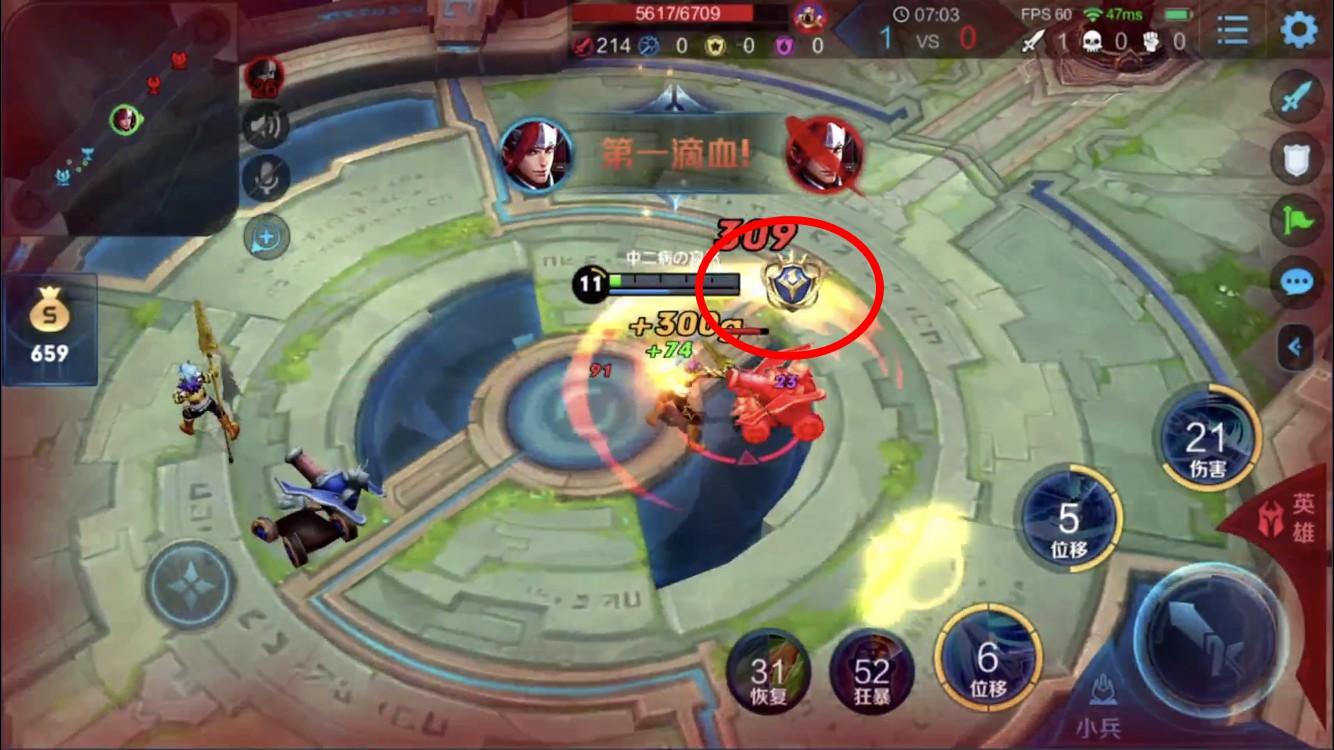The width and height of the screenshot is (1334, 750).
Task: Tap the minimap
Action: (x=118, y=118)
